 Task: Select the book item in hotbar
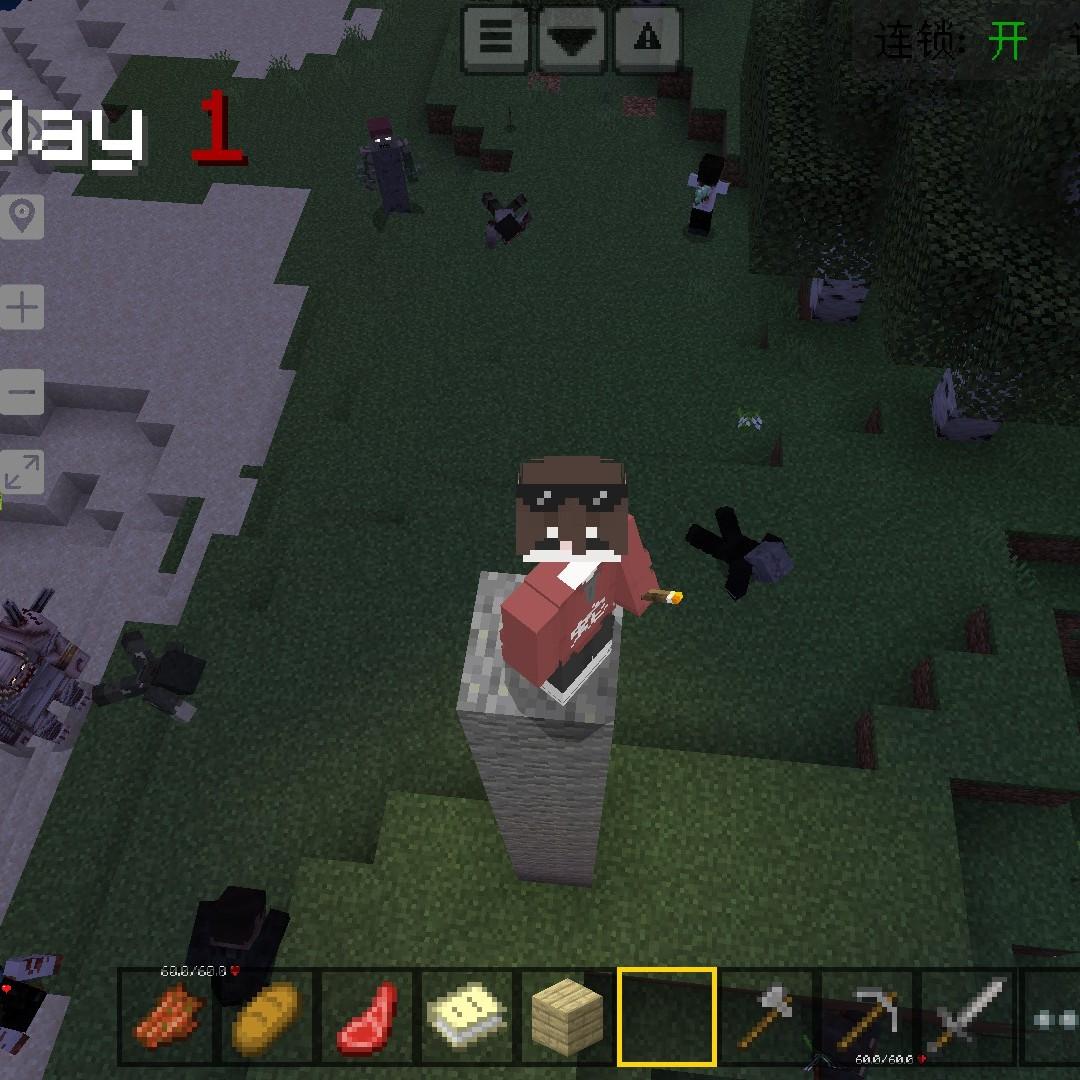click(x=467, y=1016)
